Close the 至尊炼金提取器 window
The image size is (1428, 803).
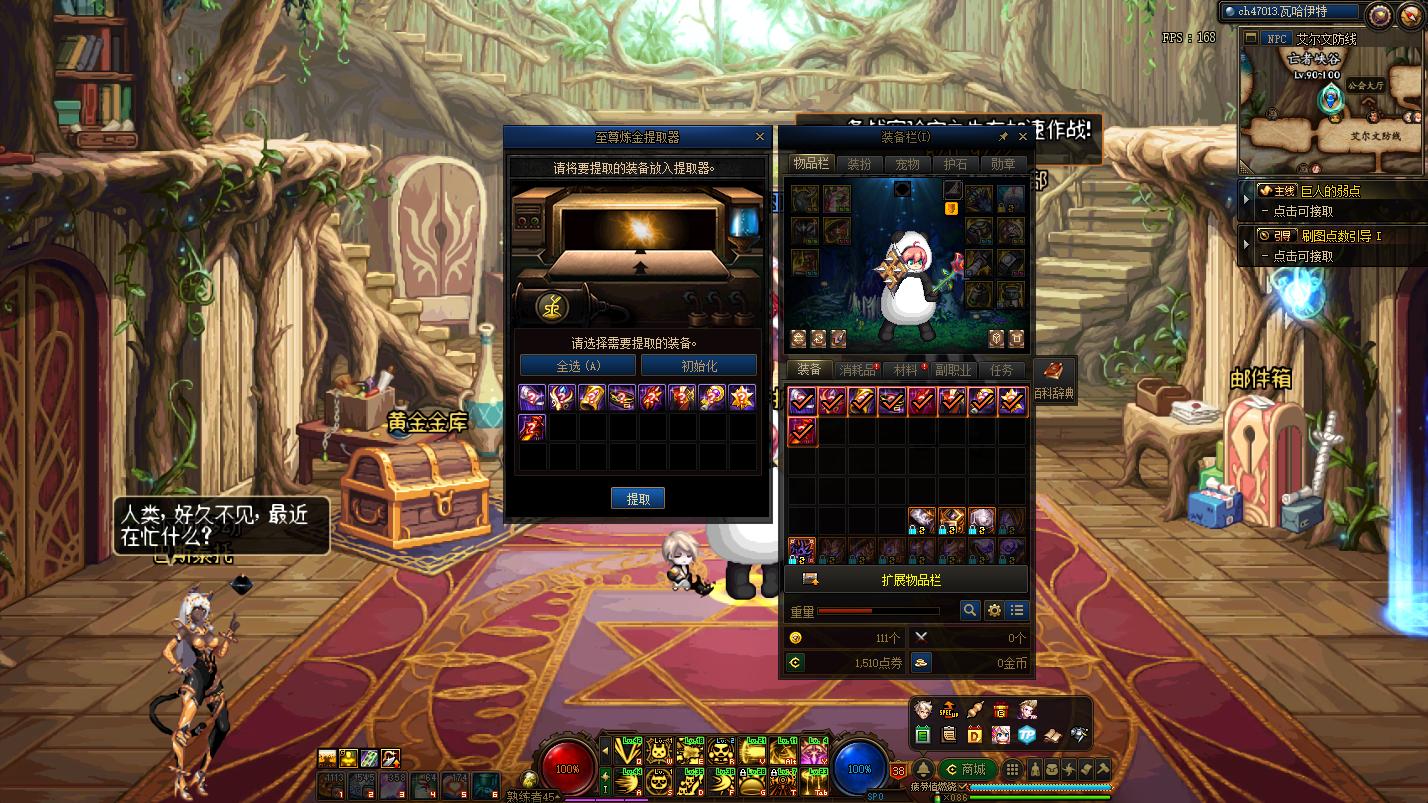pyautogui.click(x=760, y=137)
